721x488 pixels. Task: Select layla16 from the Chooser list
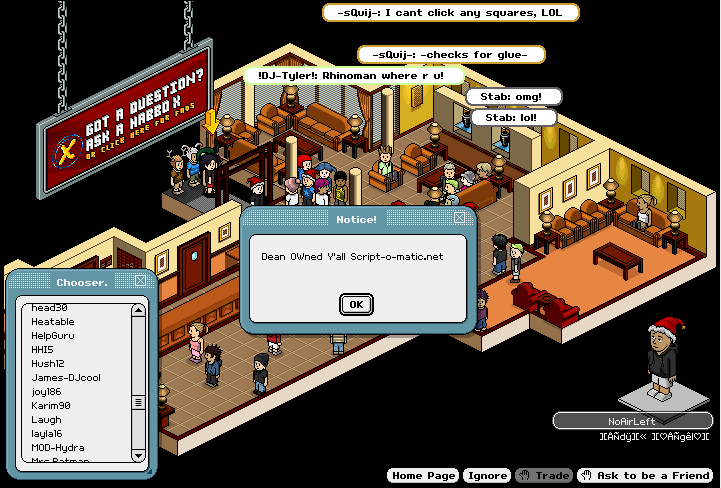[x=47, y=434]
